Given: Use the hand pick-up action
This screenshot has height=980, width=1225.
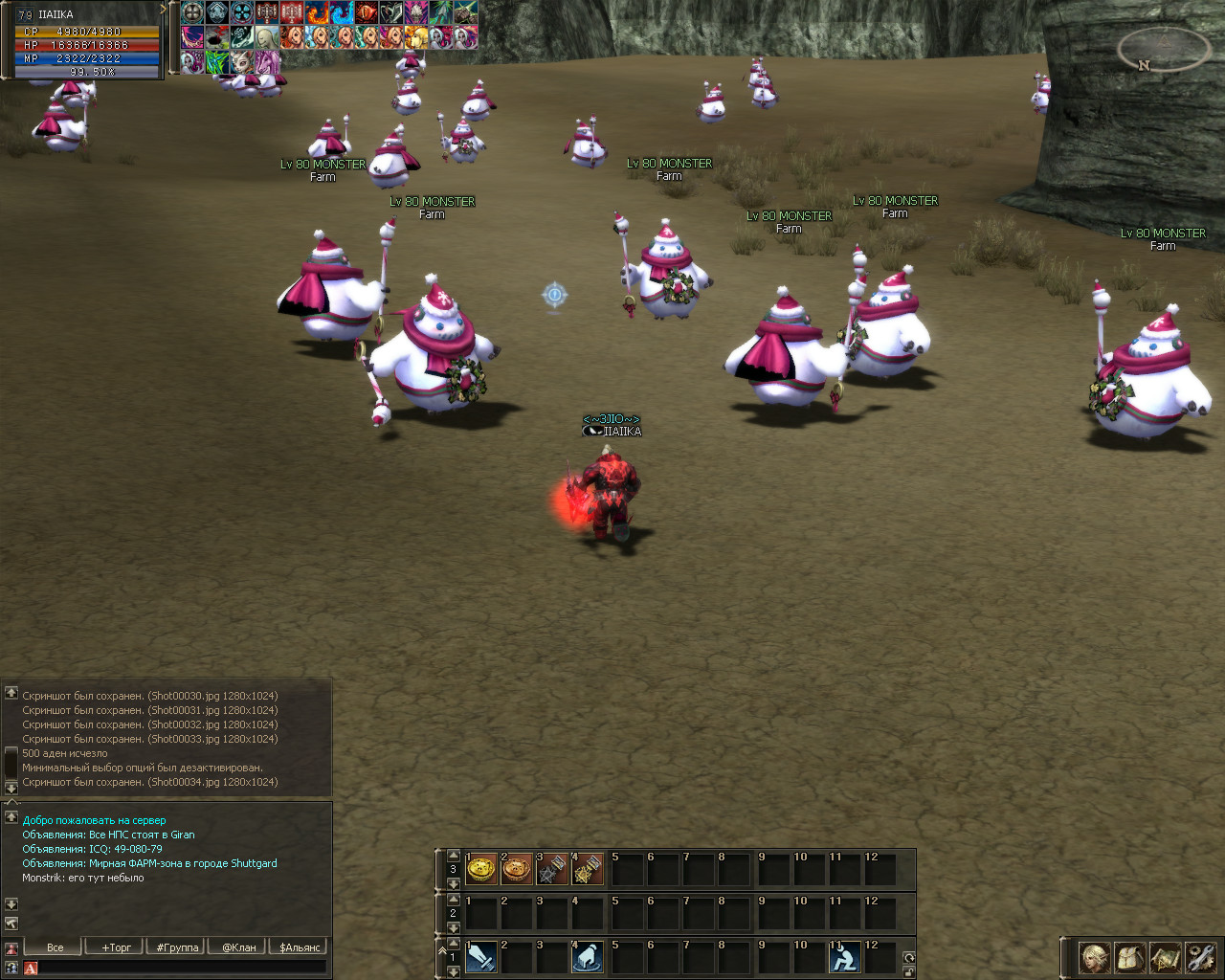Looking at the screenshot, I should [x=588, y=957].
